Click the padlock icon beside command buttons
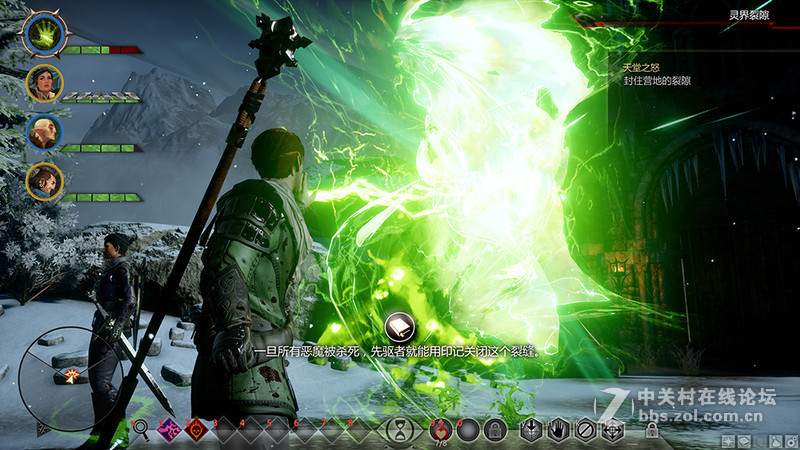 pos(652,431)
